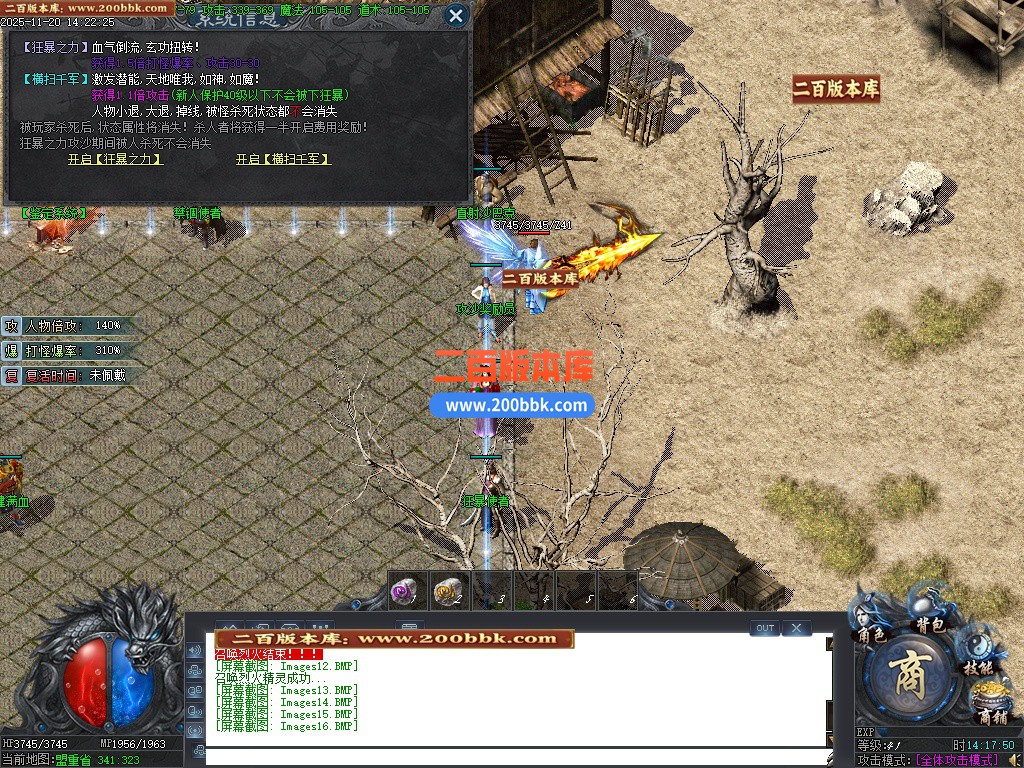Activate the 开启【狂暴之力】 link
This screenshot has width=1024, height=768.
[x=115, y=159]
